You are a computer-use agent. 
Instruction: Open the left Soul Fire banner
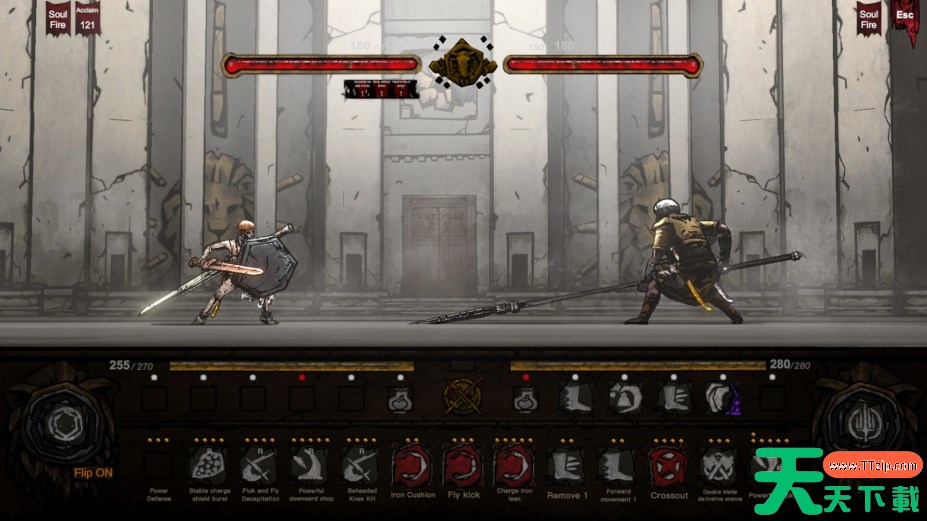pos(58,18)
